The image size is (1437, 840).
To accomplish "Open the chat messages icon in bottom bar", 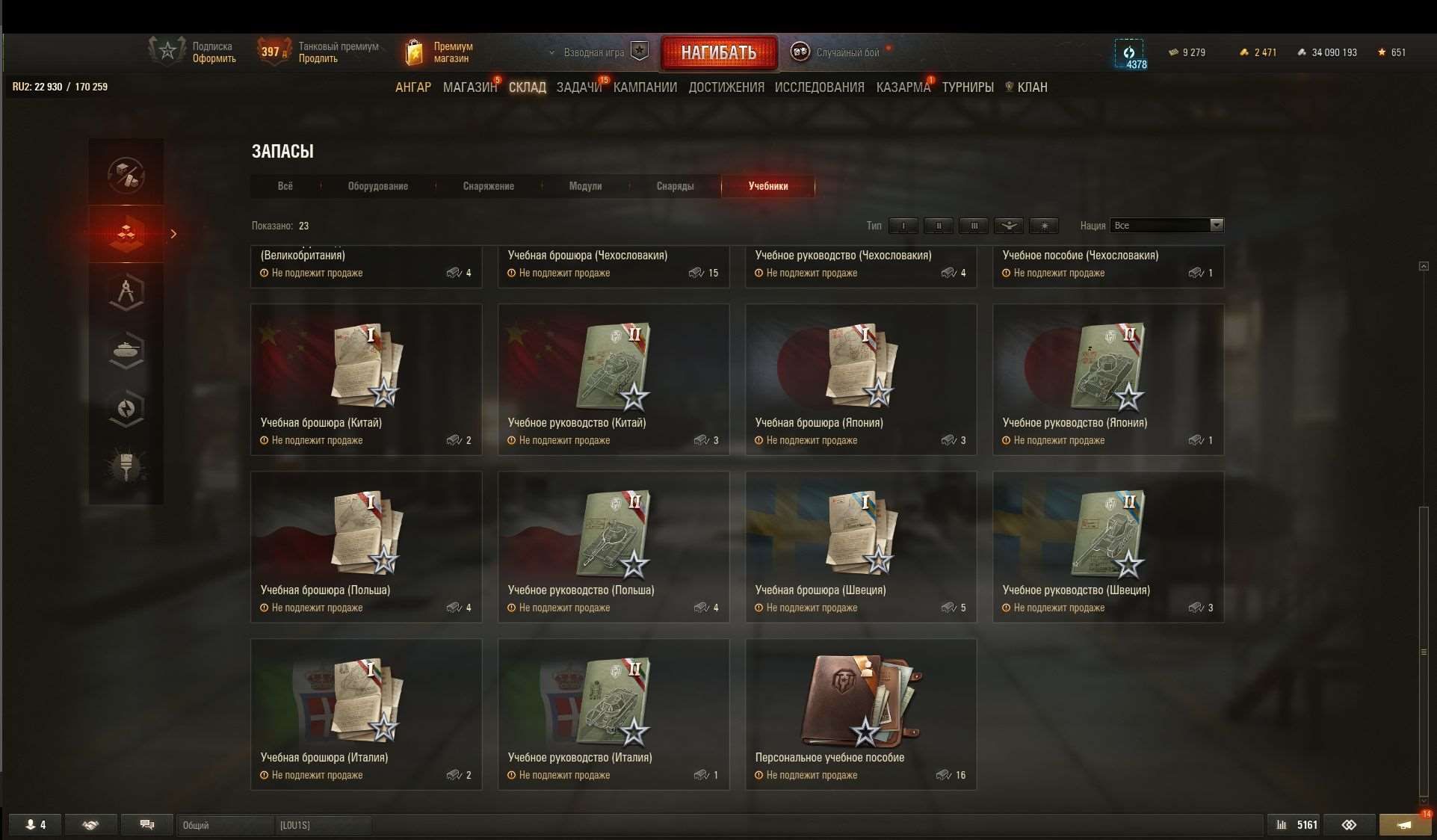I will pyautogui.click(x=146, y=825).
